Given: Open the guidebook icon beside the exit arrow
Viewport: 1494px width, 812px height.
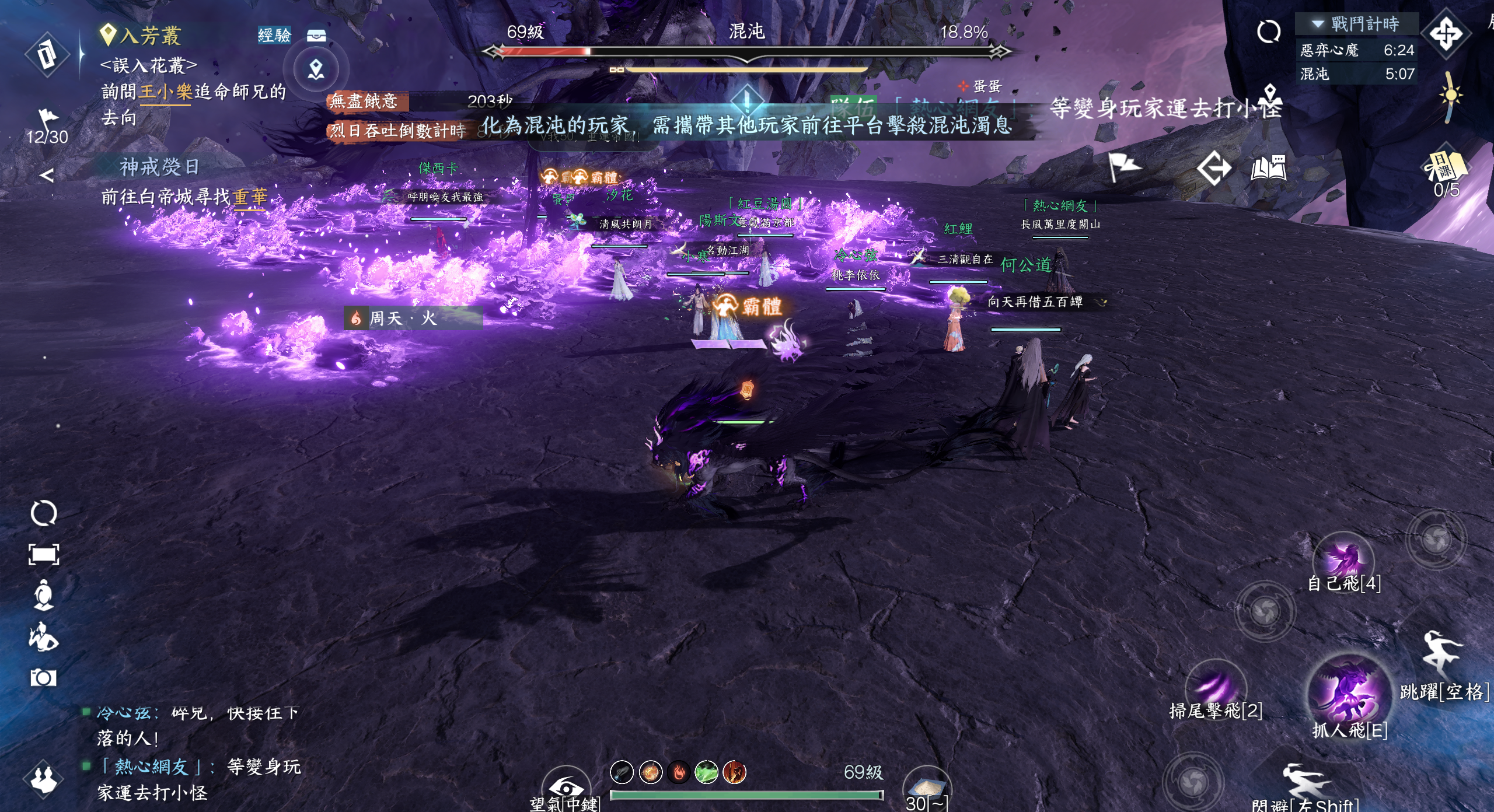Looking at the screenshot, I should coord(1268,168).
